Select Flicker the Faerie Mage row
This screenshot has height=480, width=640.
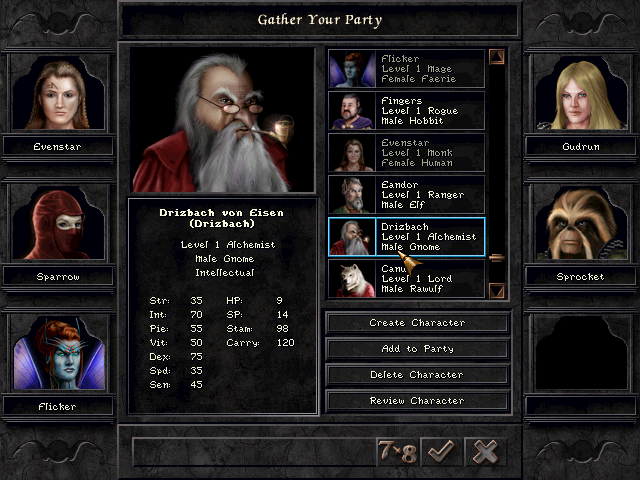[406, 69]
